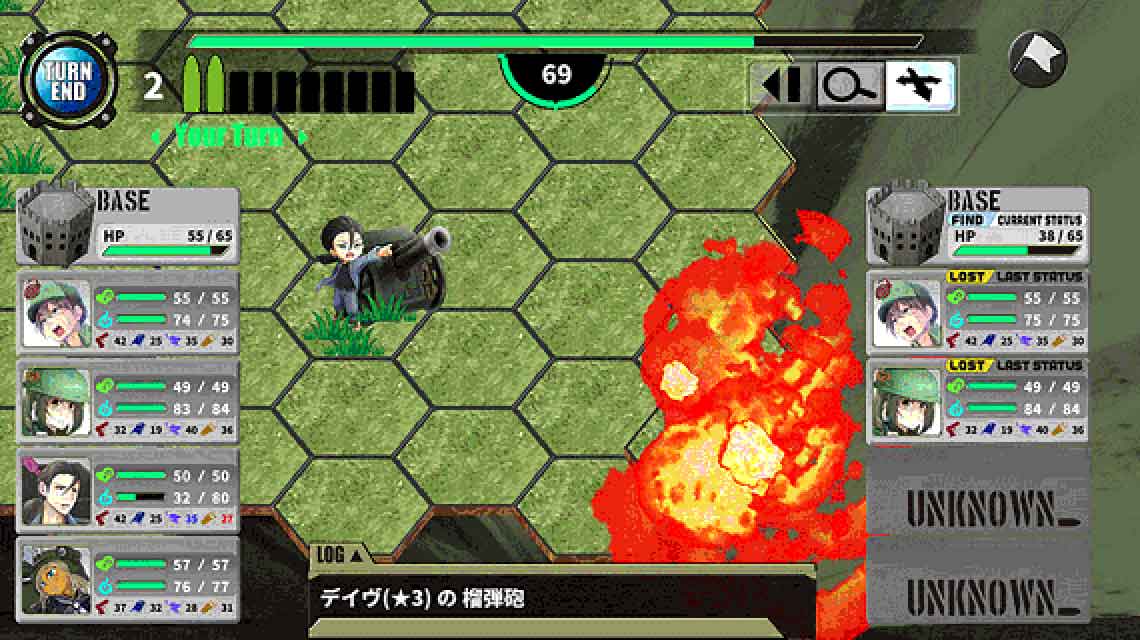Choose your unit card with 50/50 HP
The height and width of the screenshot is (640, 1140).
coord(128,491)
